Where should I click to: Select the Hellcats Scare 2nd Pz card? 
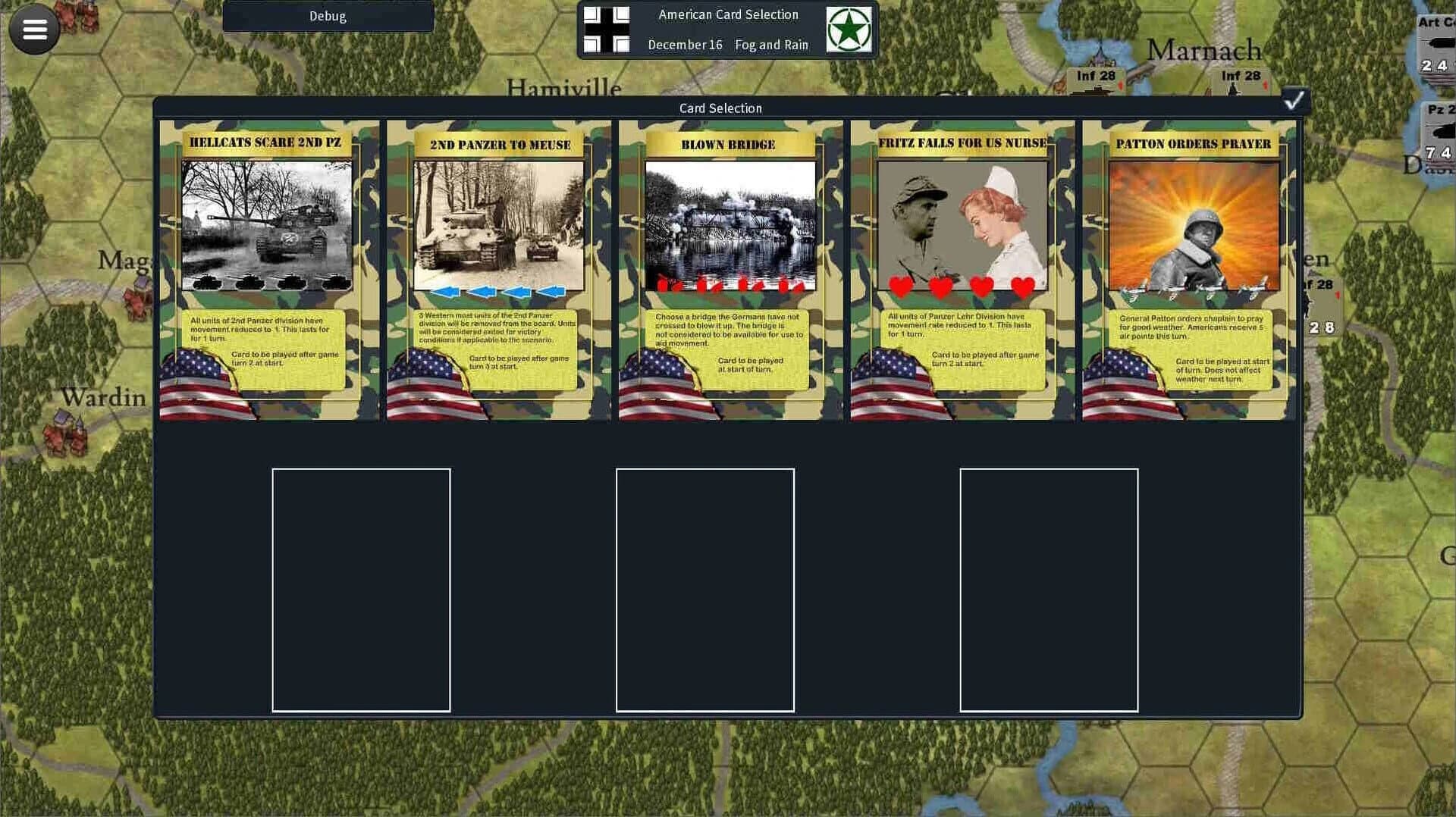pos(267,265)
